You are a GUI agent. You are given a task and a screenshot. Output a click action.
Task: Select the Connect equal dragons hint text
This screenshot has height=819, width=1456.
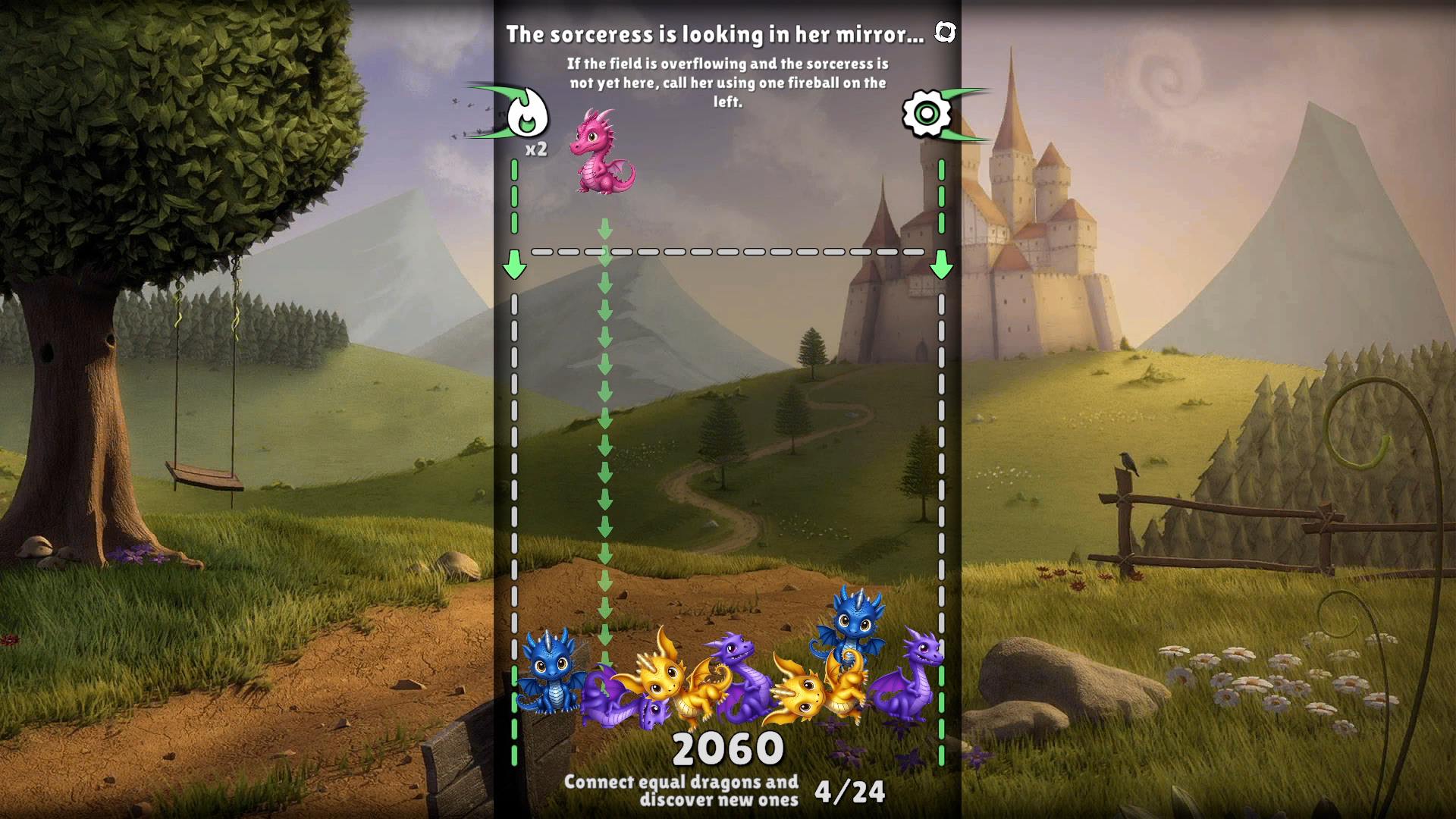coord(682,792)
